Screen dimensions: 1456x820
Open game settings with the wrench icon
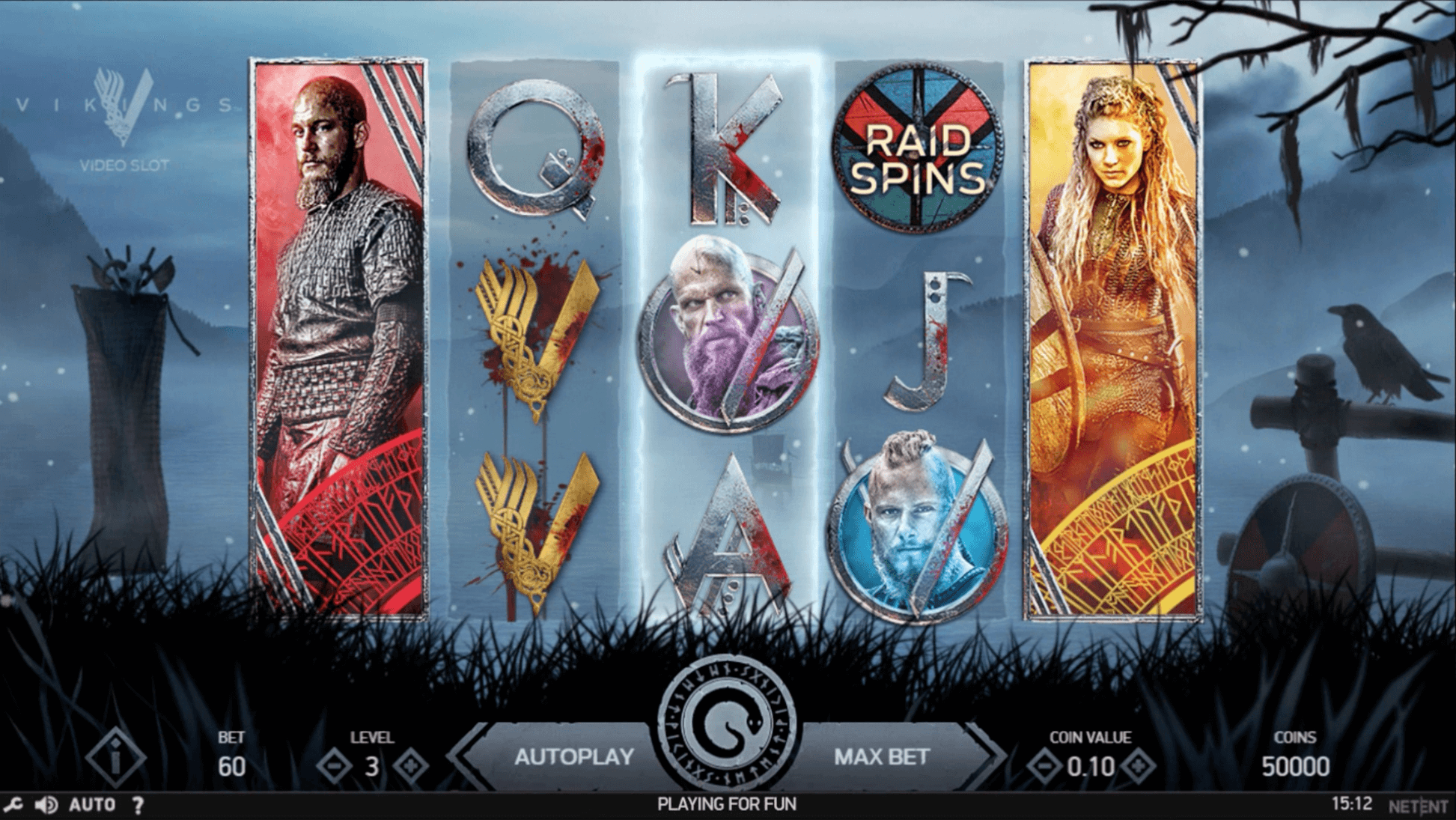13,805
